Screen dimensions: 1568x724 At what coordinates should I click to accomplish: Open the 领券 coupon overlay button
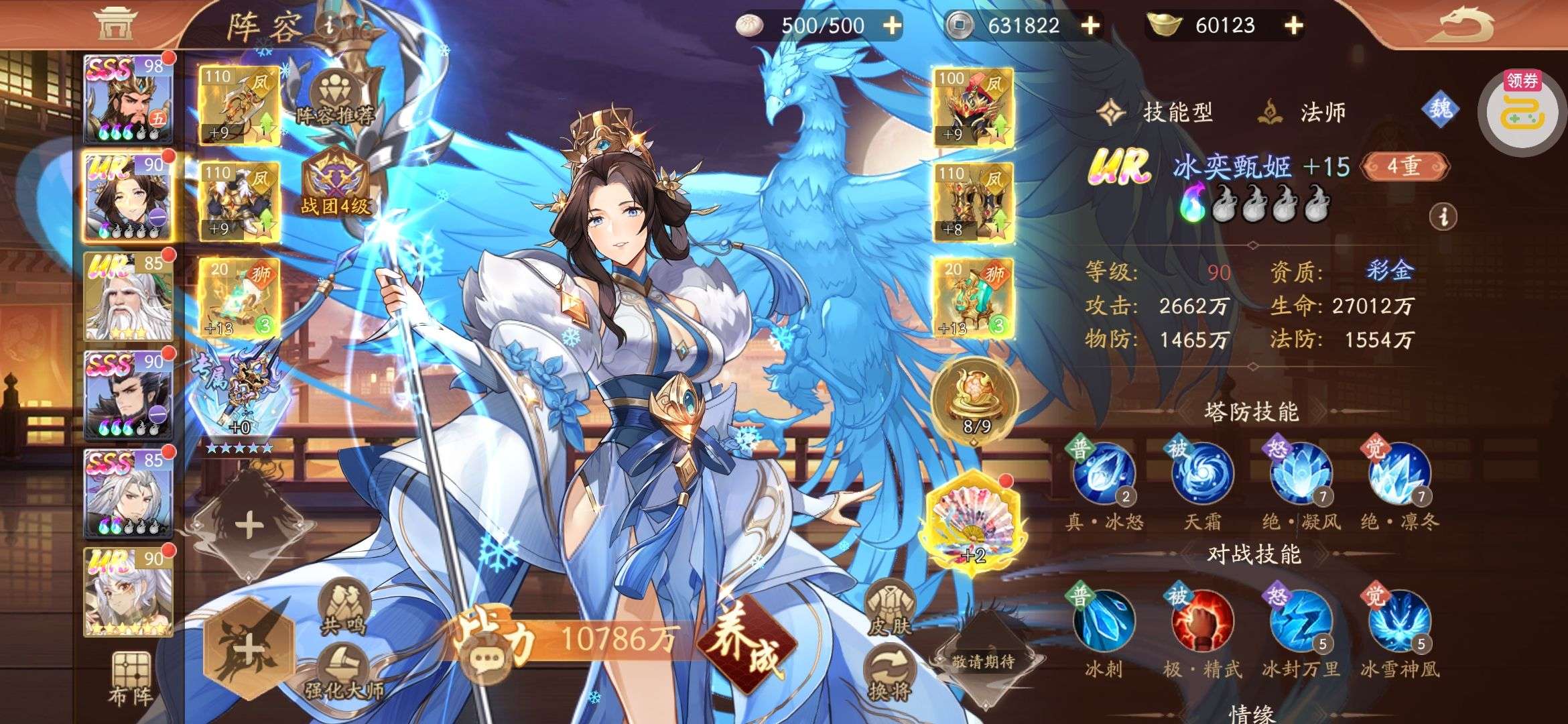1522,111
